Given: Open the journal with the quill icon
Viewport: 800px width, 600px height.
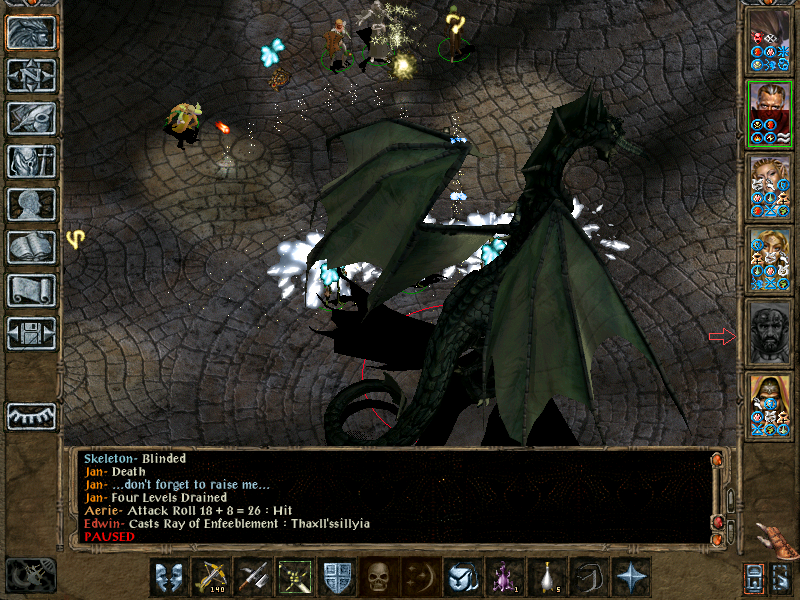Looking at the screenshot, I should pyautogui.click(x=31, y=118).
